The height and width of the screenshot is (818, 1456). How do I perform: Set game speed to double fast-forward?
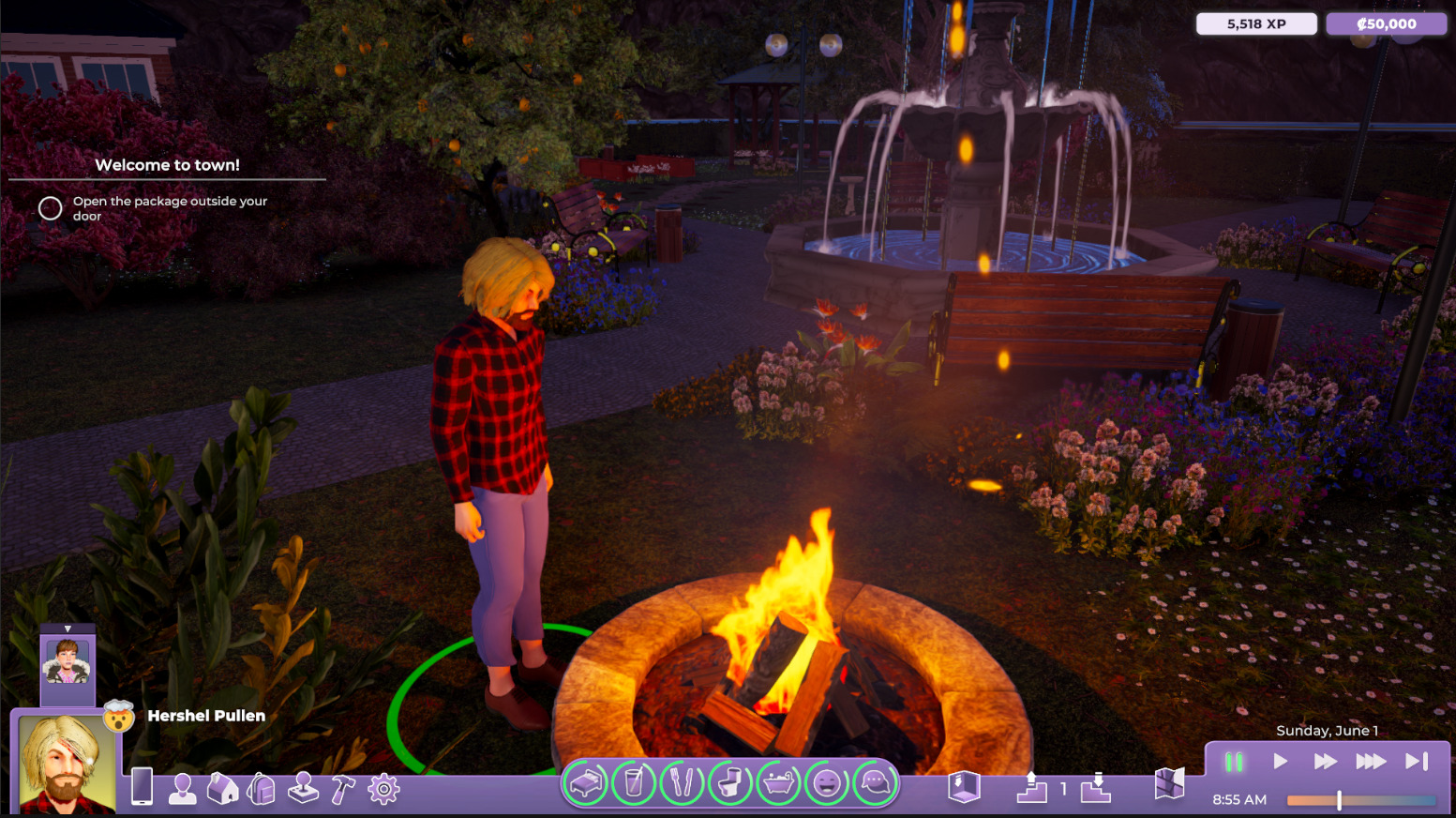(x=1325, y=762)
